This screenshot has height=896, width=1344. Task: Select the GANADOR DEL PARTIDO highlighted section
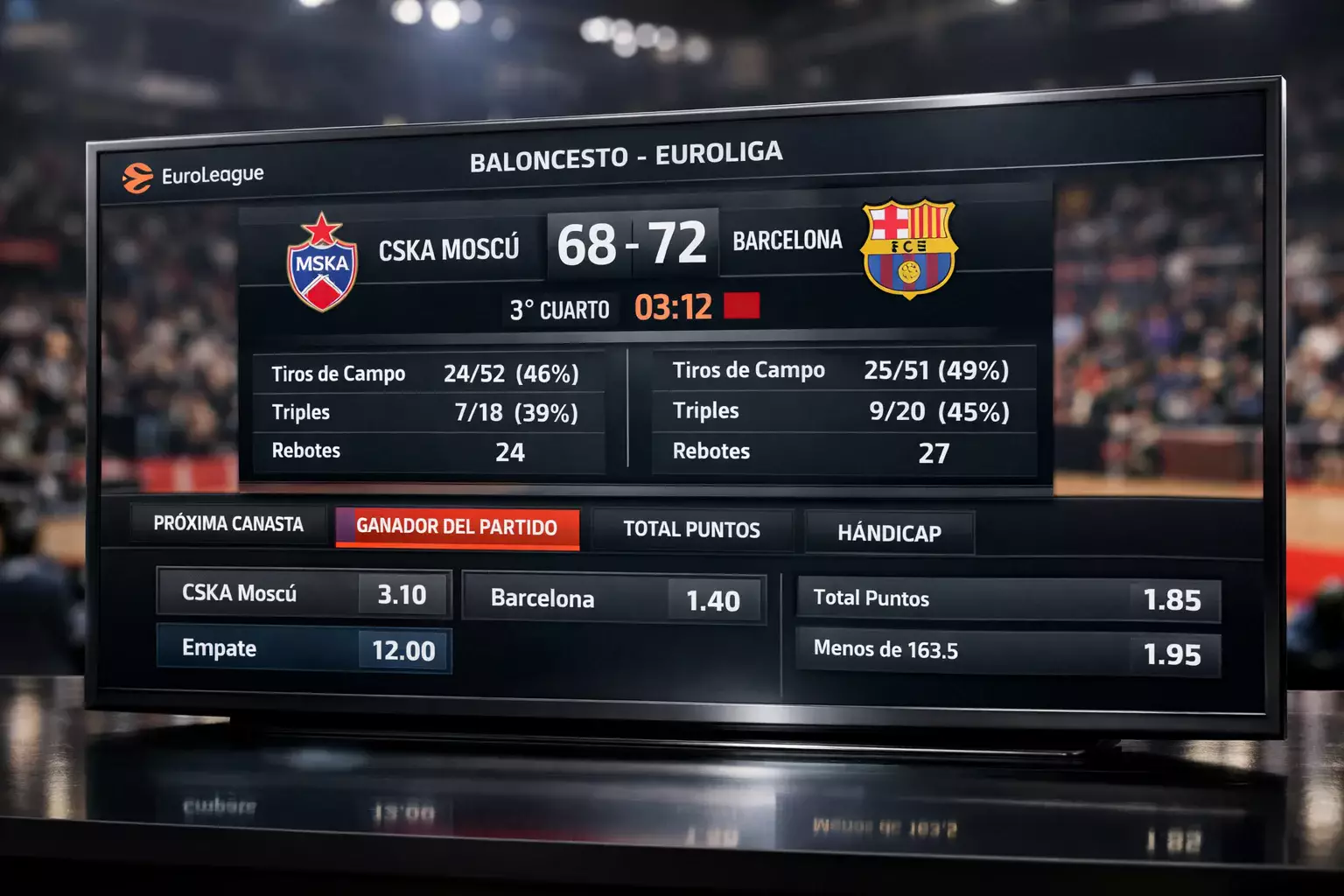pos(457,528)
